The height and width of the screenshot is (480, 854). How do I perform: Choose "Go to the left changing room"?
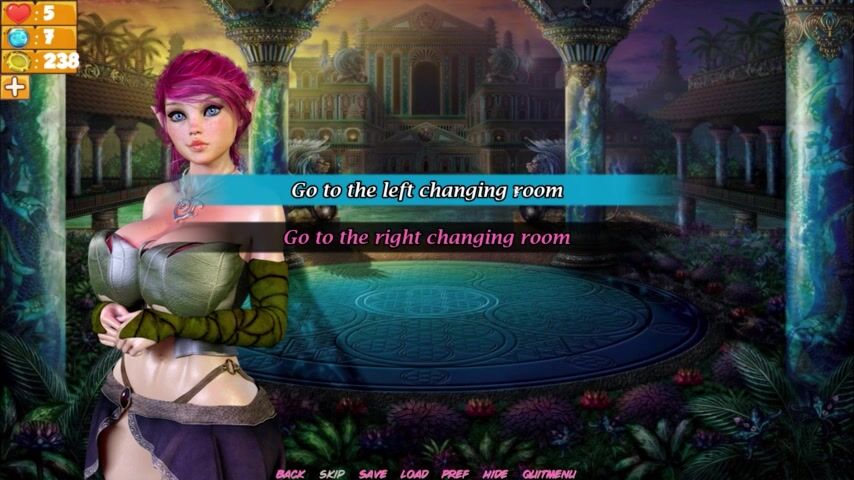coord(427,190)
